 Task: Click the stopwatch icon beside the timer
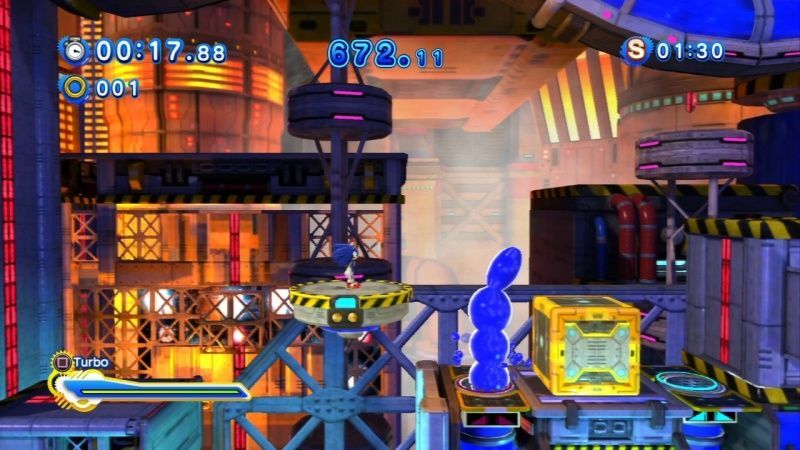[73, 50]
